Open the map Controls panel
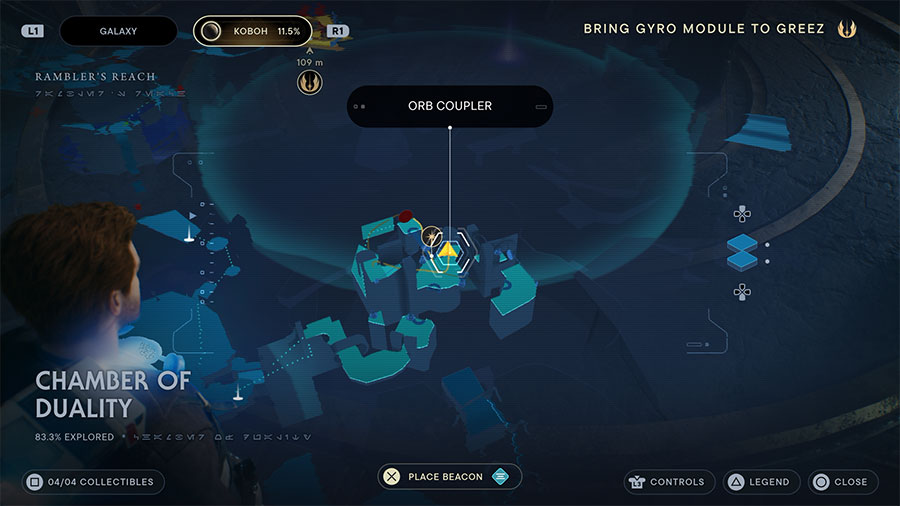 tap(670, 482)
